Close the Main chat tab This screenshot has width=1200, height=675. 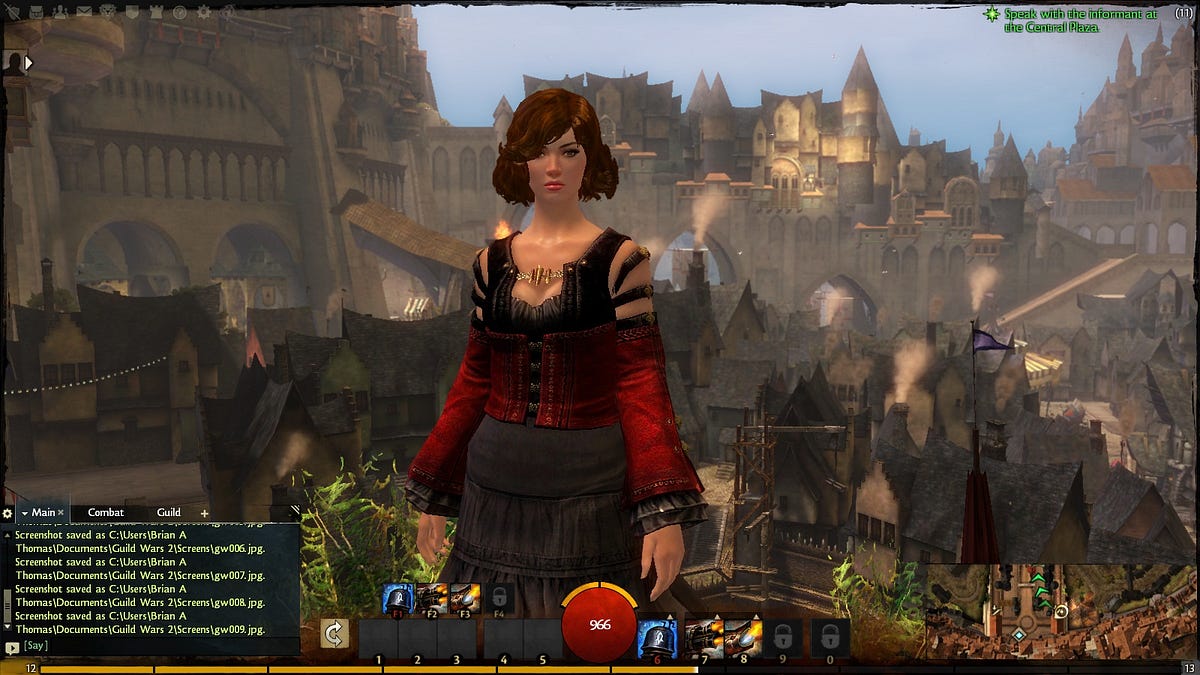tap(60, 513)
